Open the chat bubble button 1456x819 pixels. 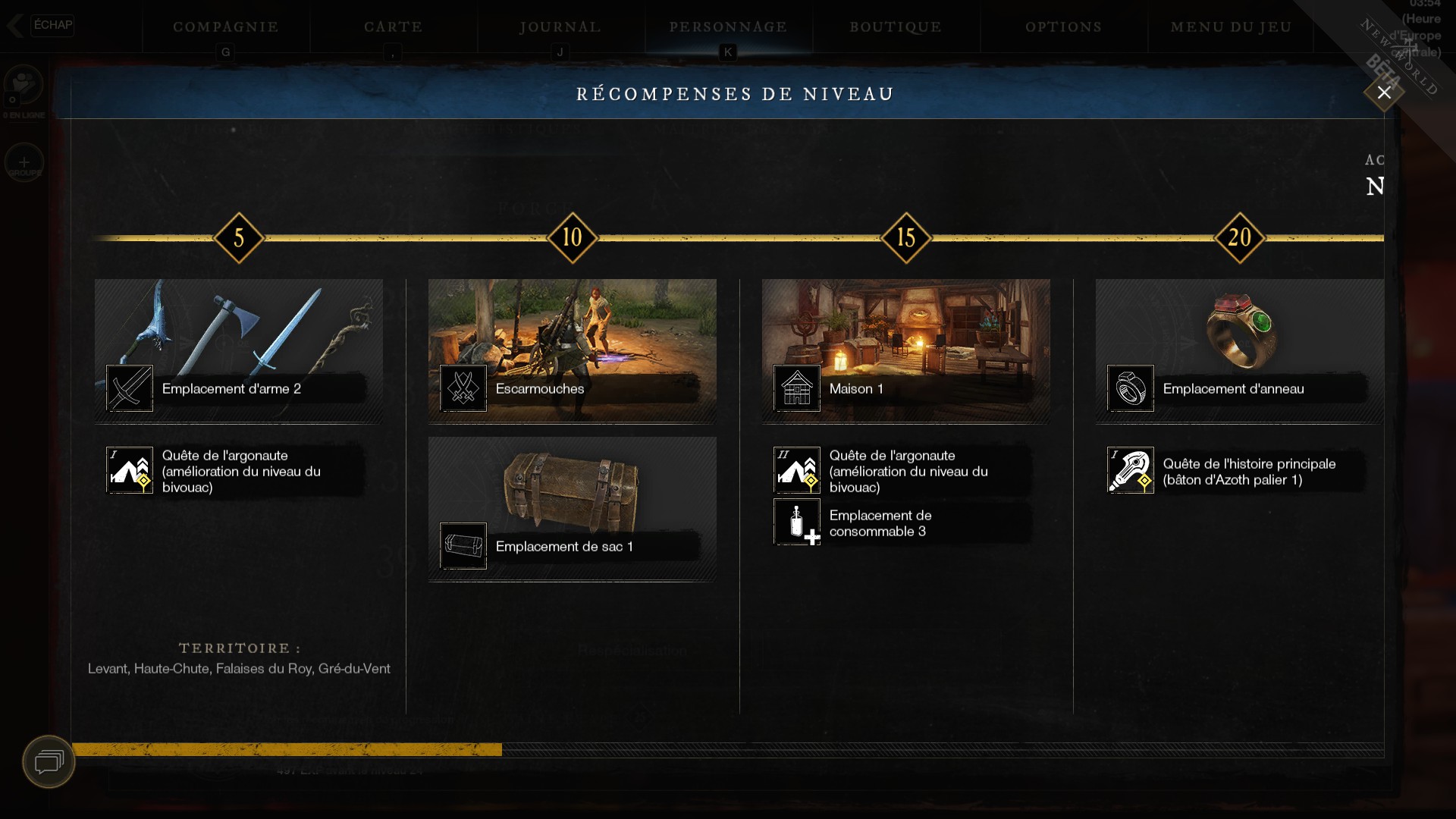tap(49, 761)
